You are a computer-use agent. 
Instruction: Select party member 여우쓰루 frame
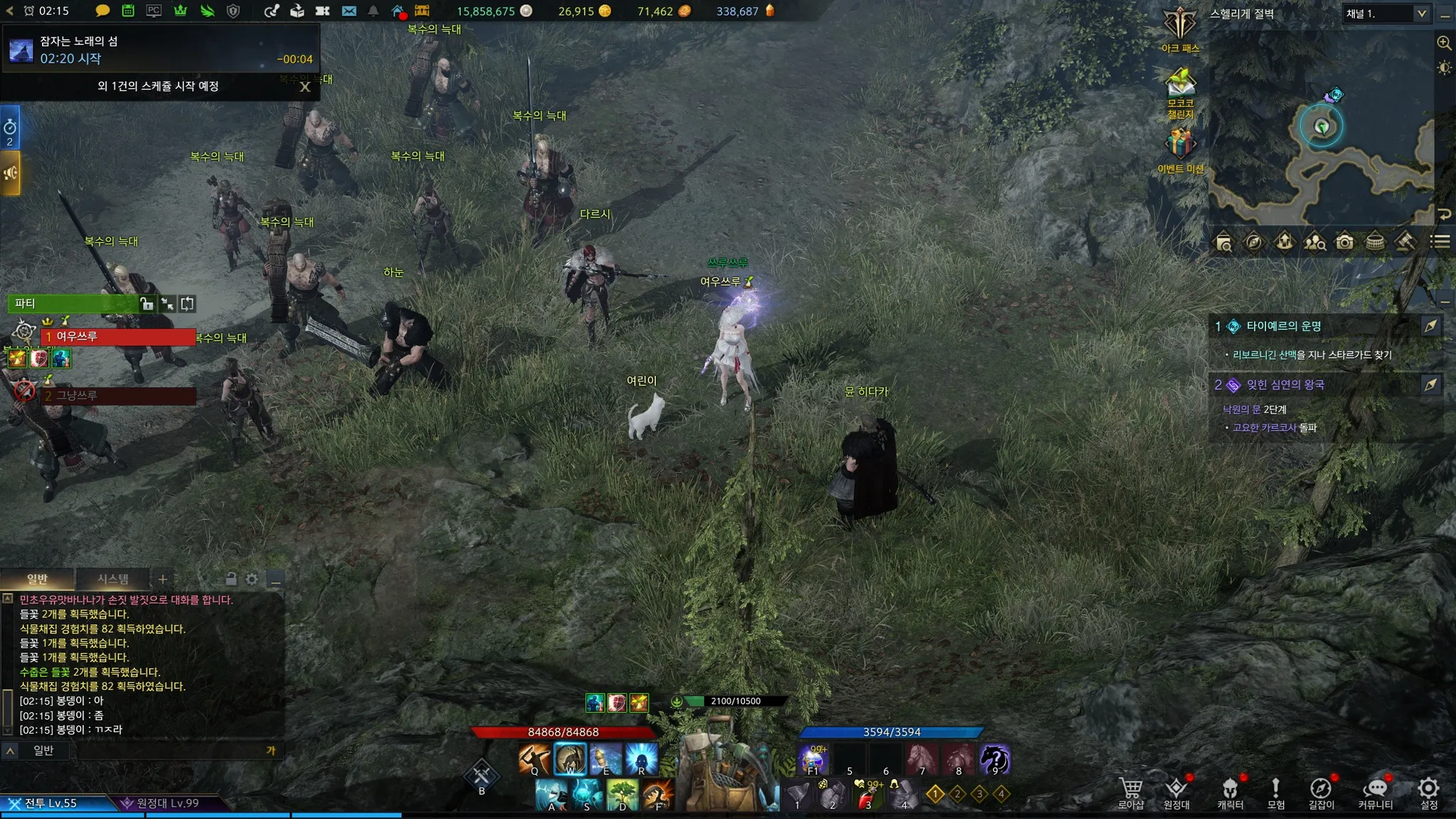point(117,336)
